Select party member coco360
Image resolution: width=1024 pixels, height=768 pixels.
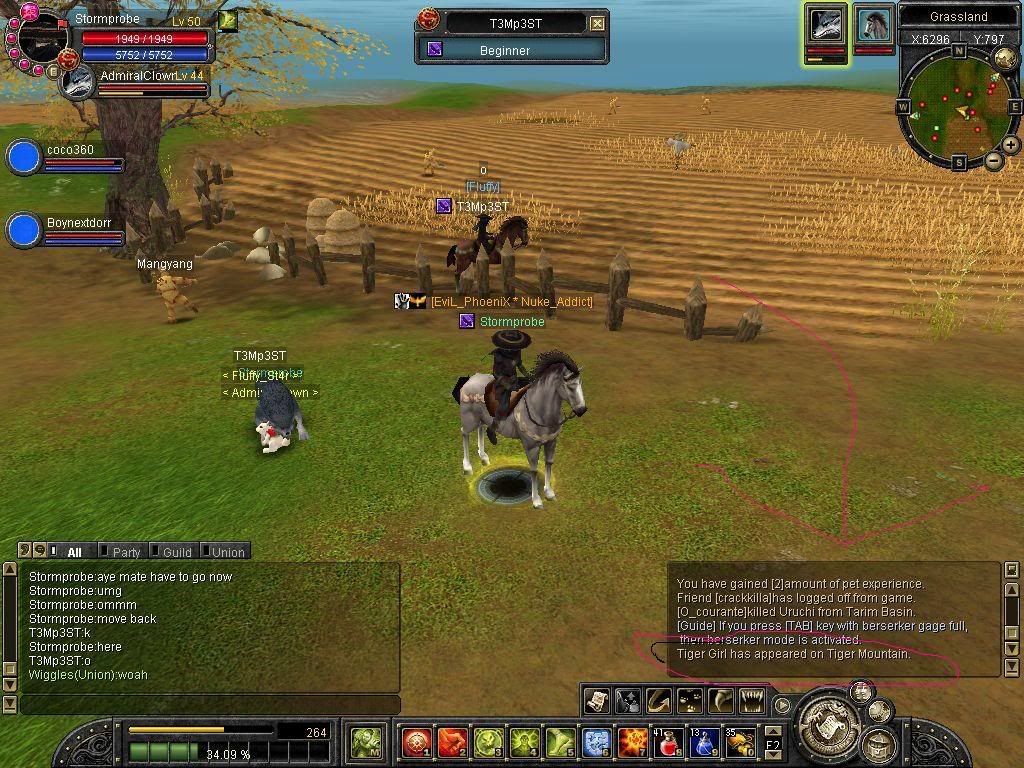(x=23, y=158)
